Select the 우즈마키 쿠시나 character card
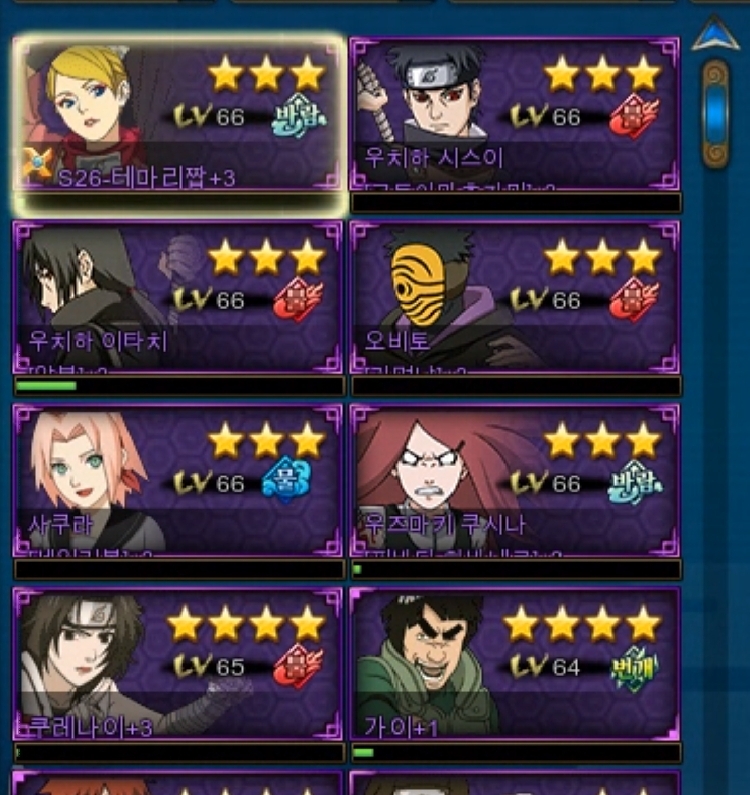 point(515,481)
